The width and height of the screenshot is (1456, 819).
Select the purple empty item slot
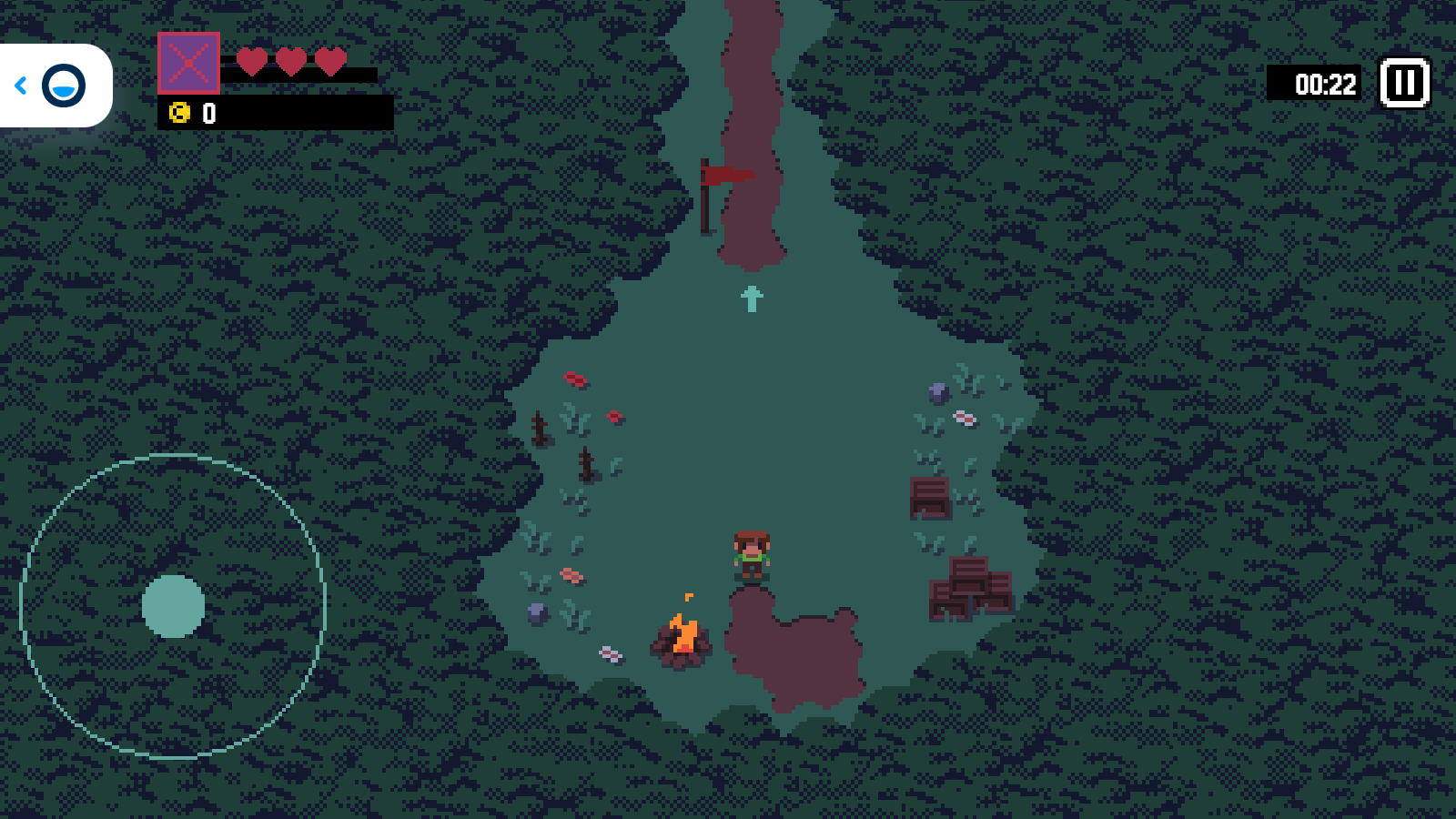click(188, 63)
